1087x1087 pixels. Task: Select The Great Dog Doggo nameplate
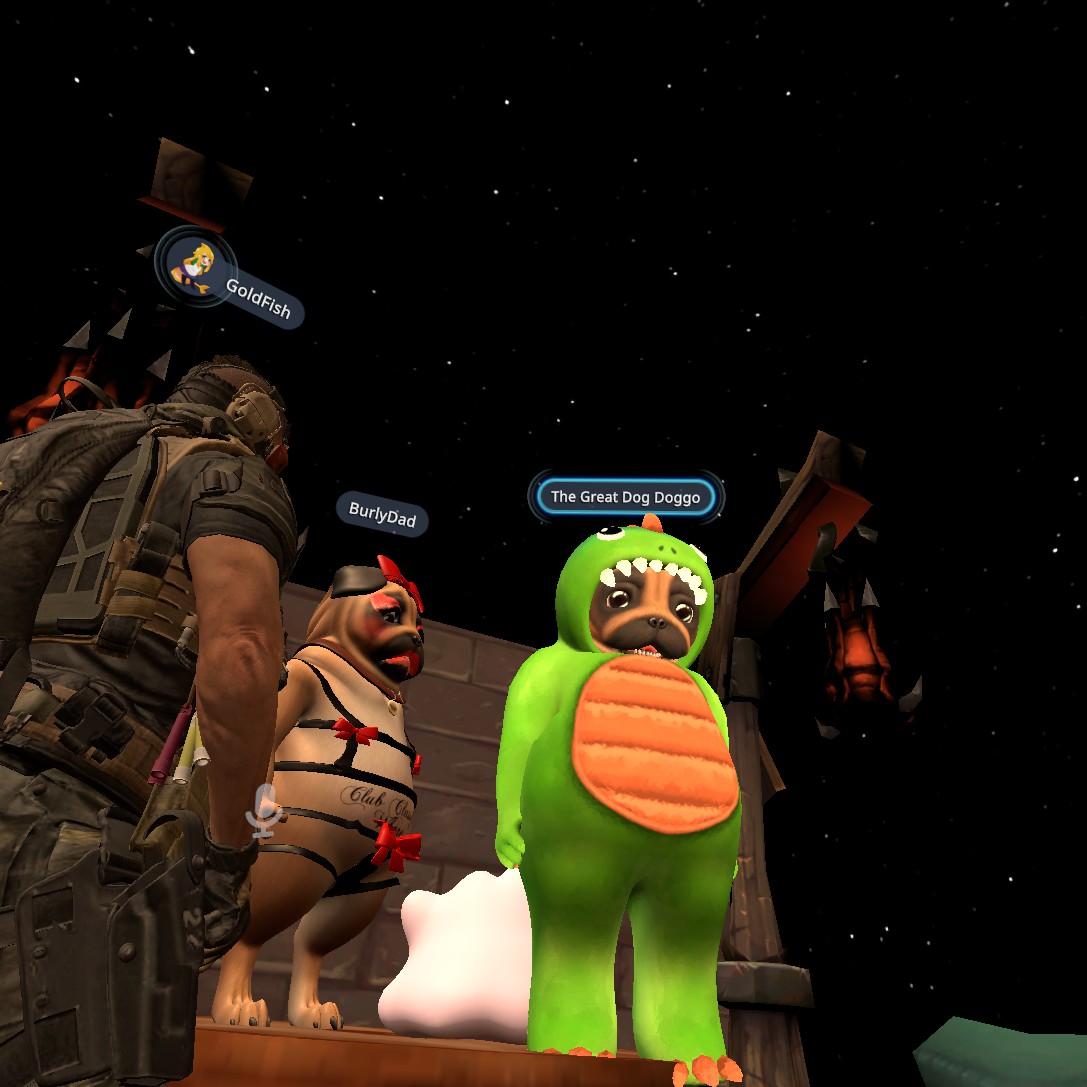(x=626, y=497)
